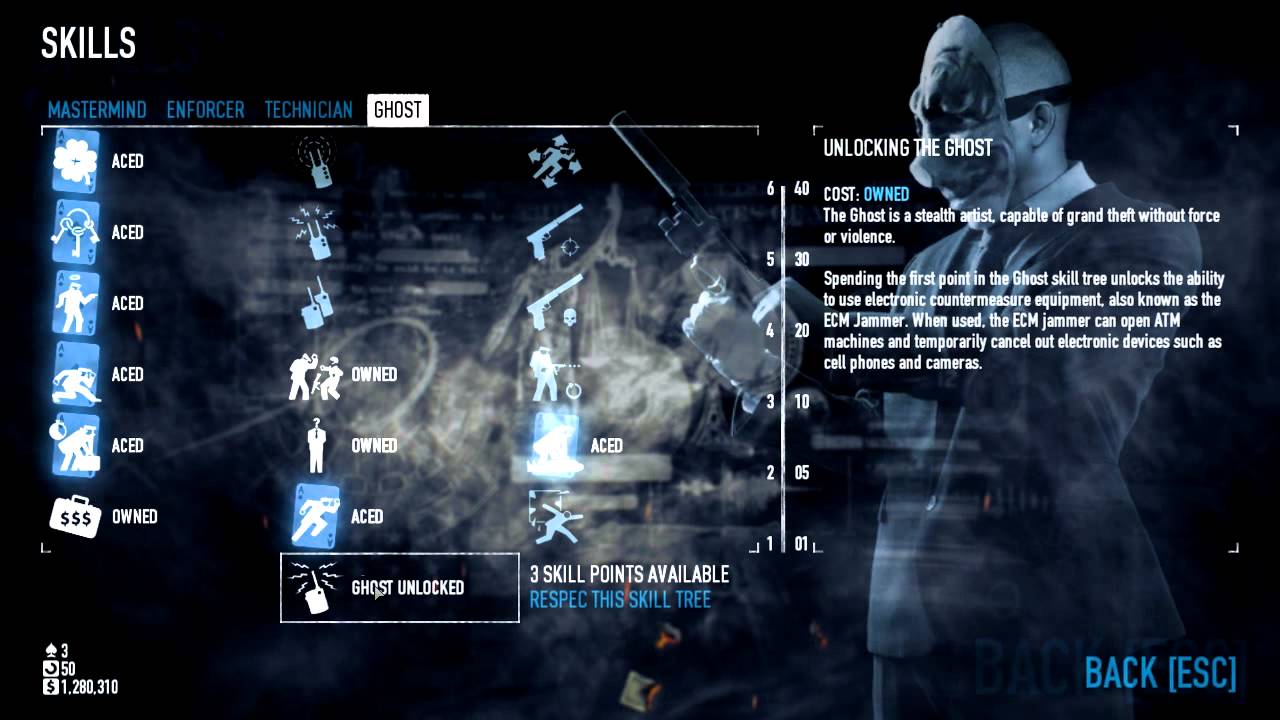Select the silenced pistol with crosshair skill
The width and height of the screenshot is (1280, 720).
point(555,232)
